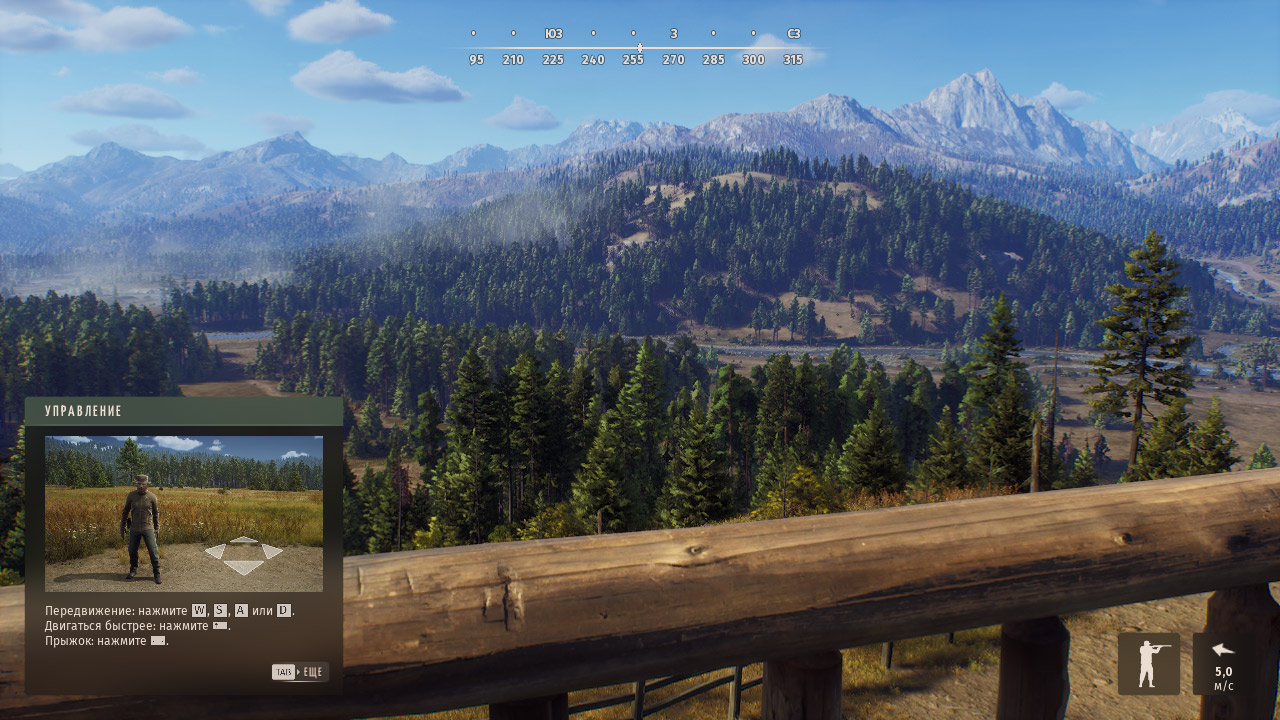
Task: Click the standing hunter stance icon
Action: pos(1148,664)
